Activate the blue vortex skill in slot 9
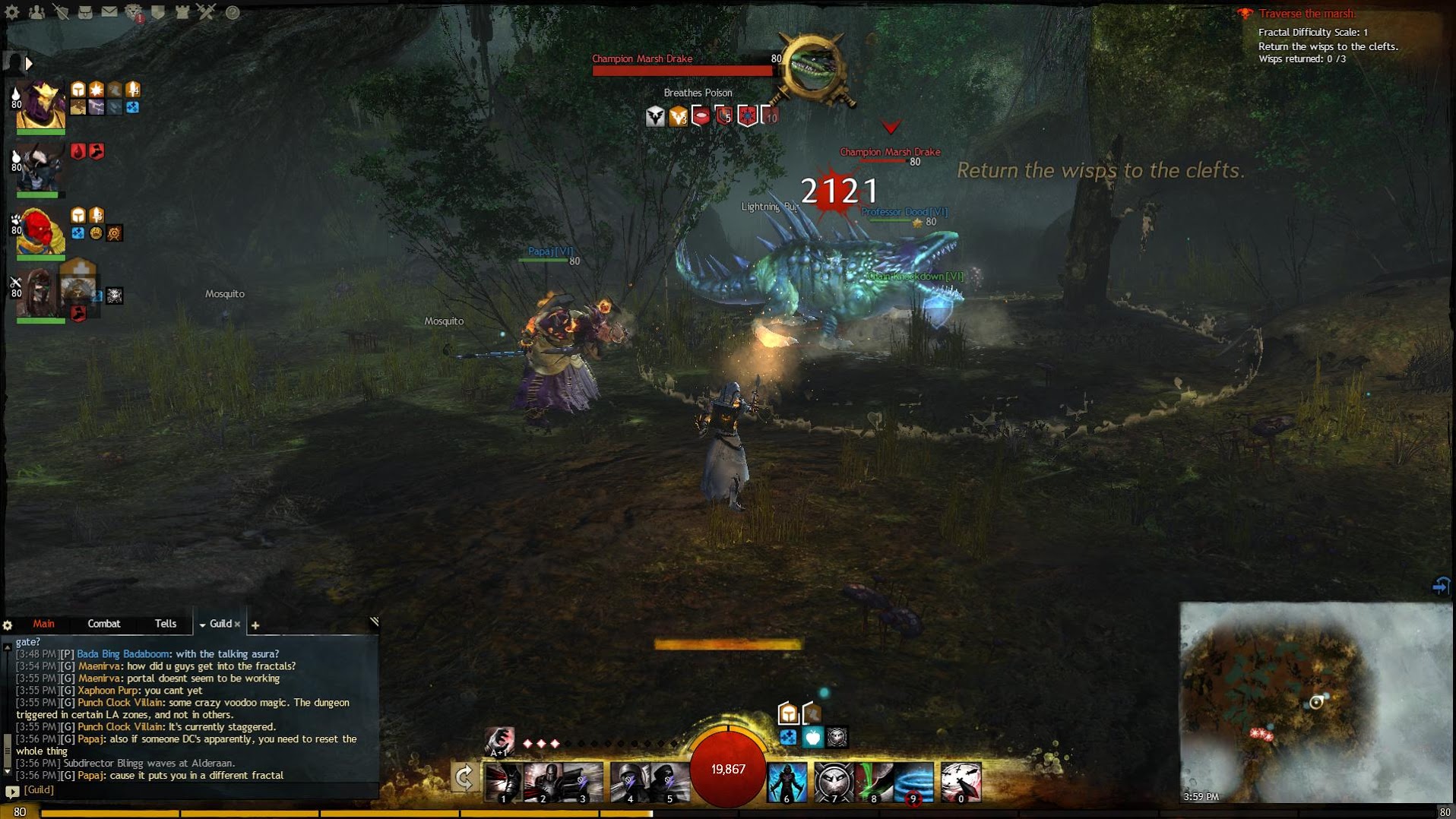Image resolution: width=1456 pixels, height=819 pixels. [x=914, y=783]
